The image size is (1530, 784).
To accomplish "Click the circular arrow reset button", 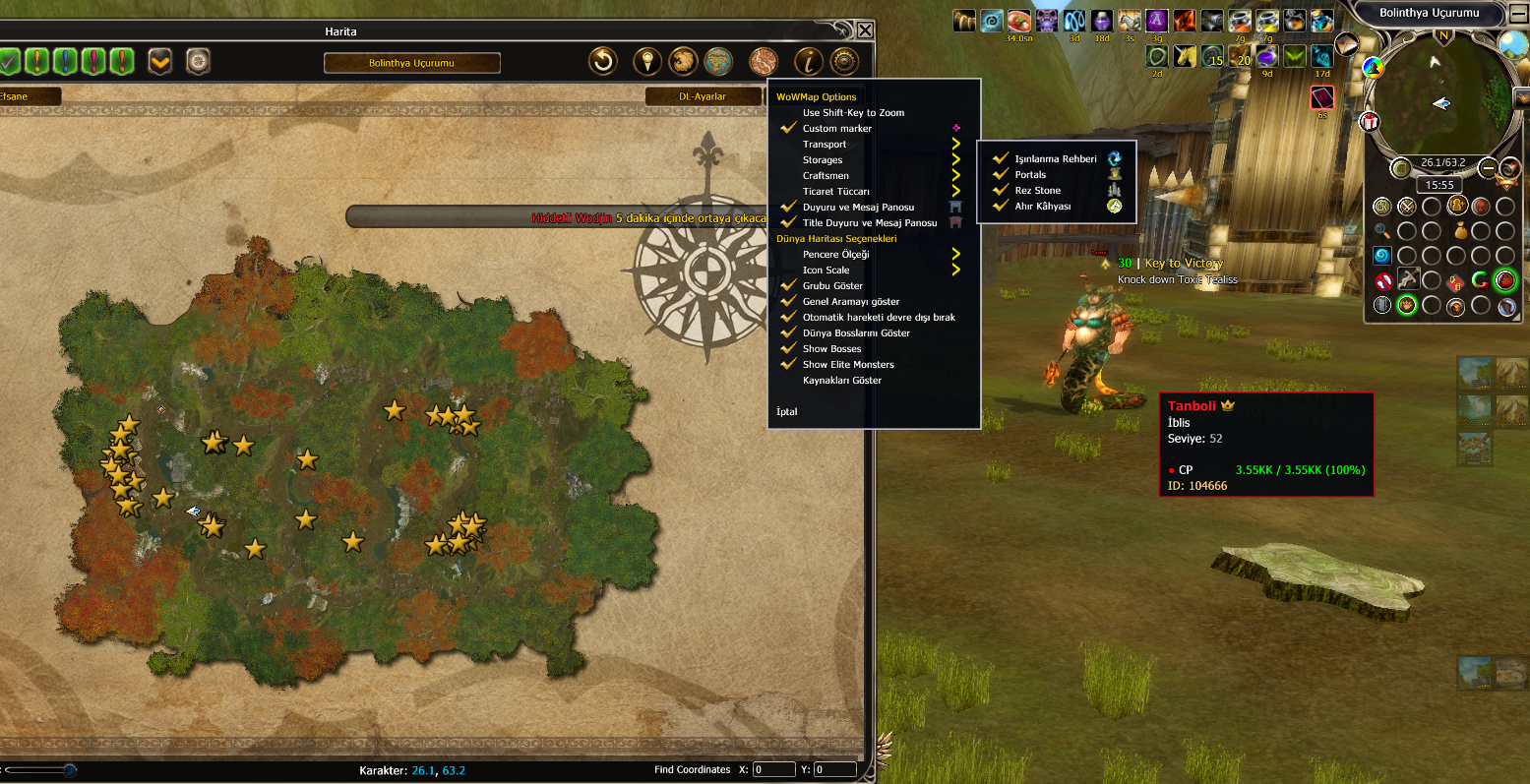I will coord(602,62).
